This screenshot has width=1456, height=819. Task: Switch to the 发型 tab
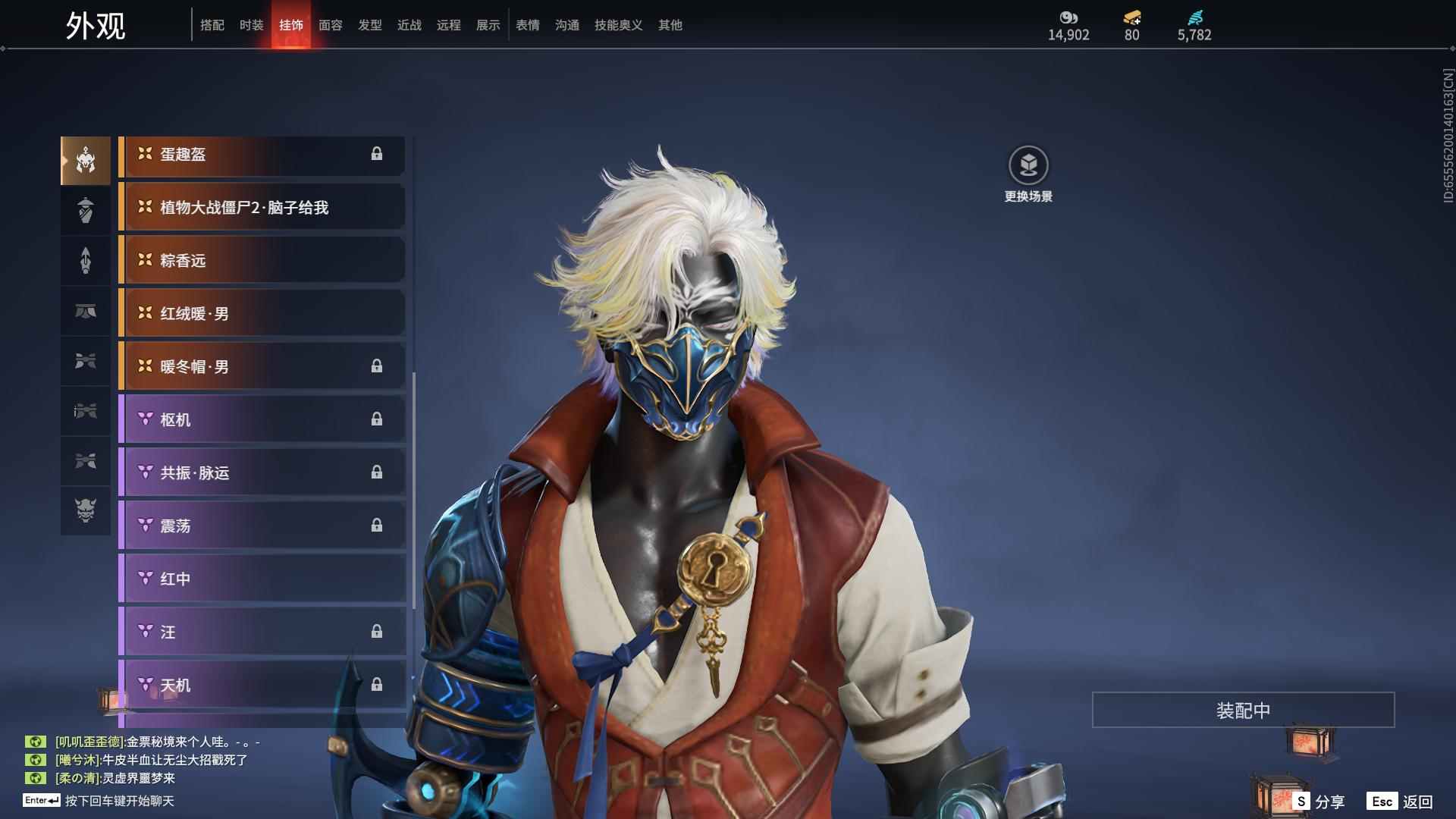(x=370, y=25)
